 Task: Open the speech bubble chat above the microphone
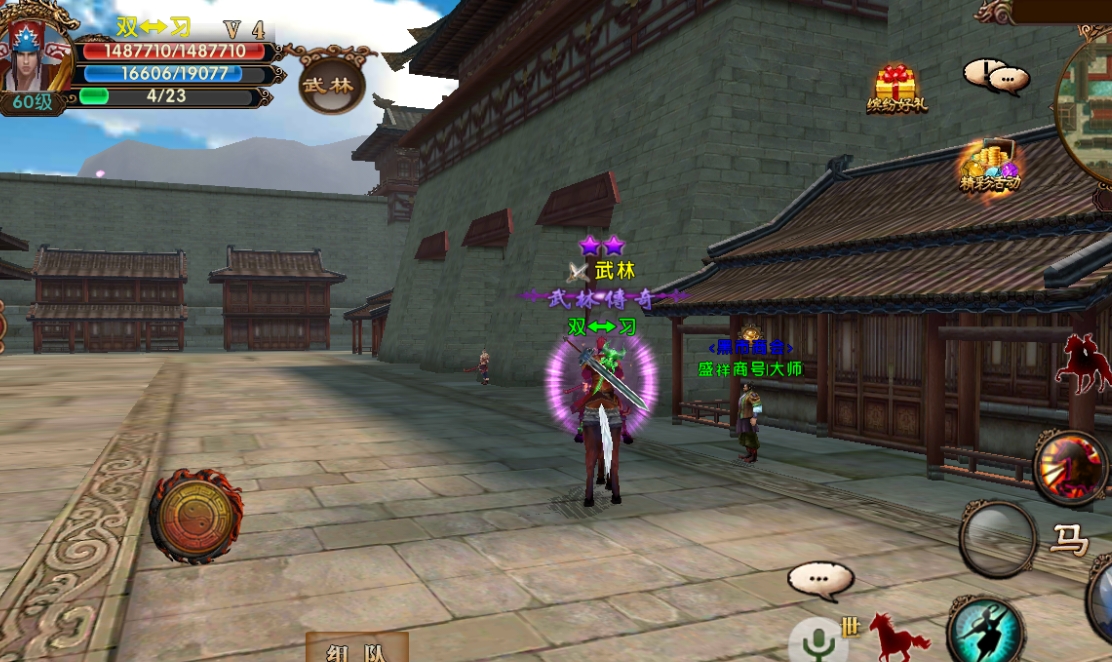point(820,580)
